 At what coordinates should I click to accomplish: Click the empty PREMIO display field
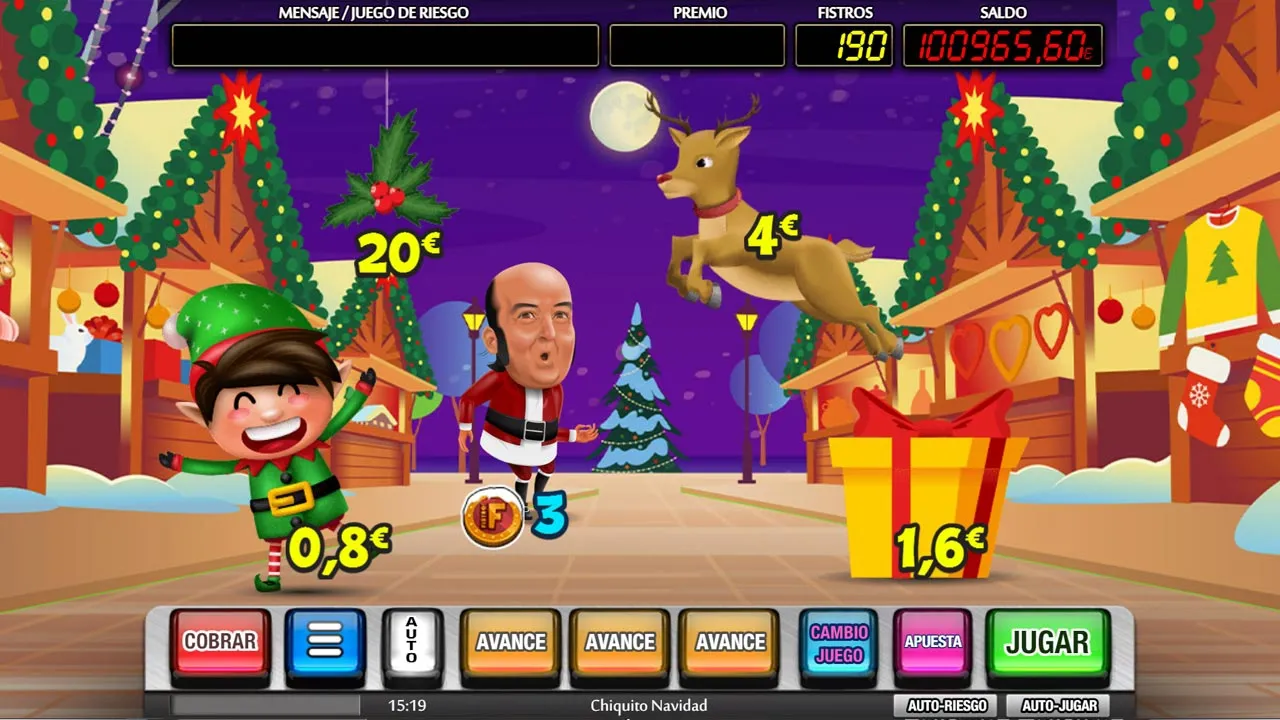tap(696, 44)
